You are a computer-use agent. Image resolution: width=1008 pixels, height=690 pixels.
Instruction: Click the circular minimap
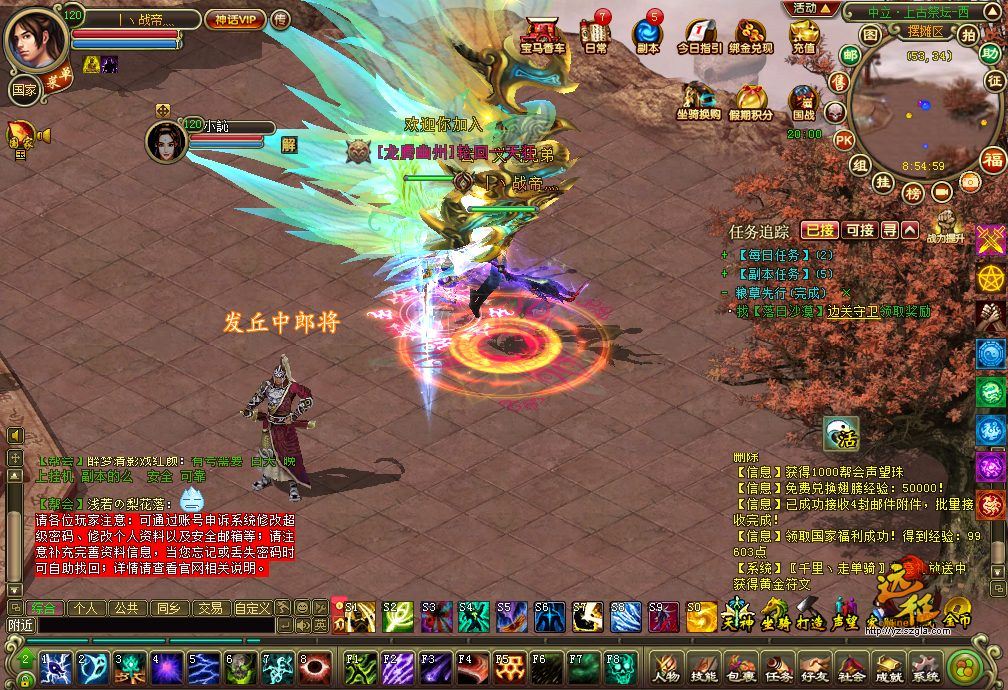910,110
